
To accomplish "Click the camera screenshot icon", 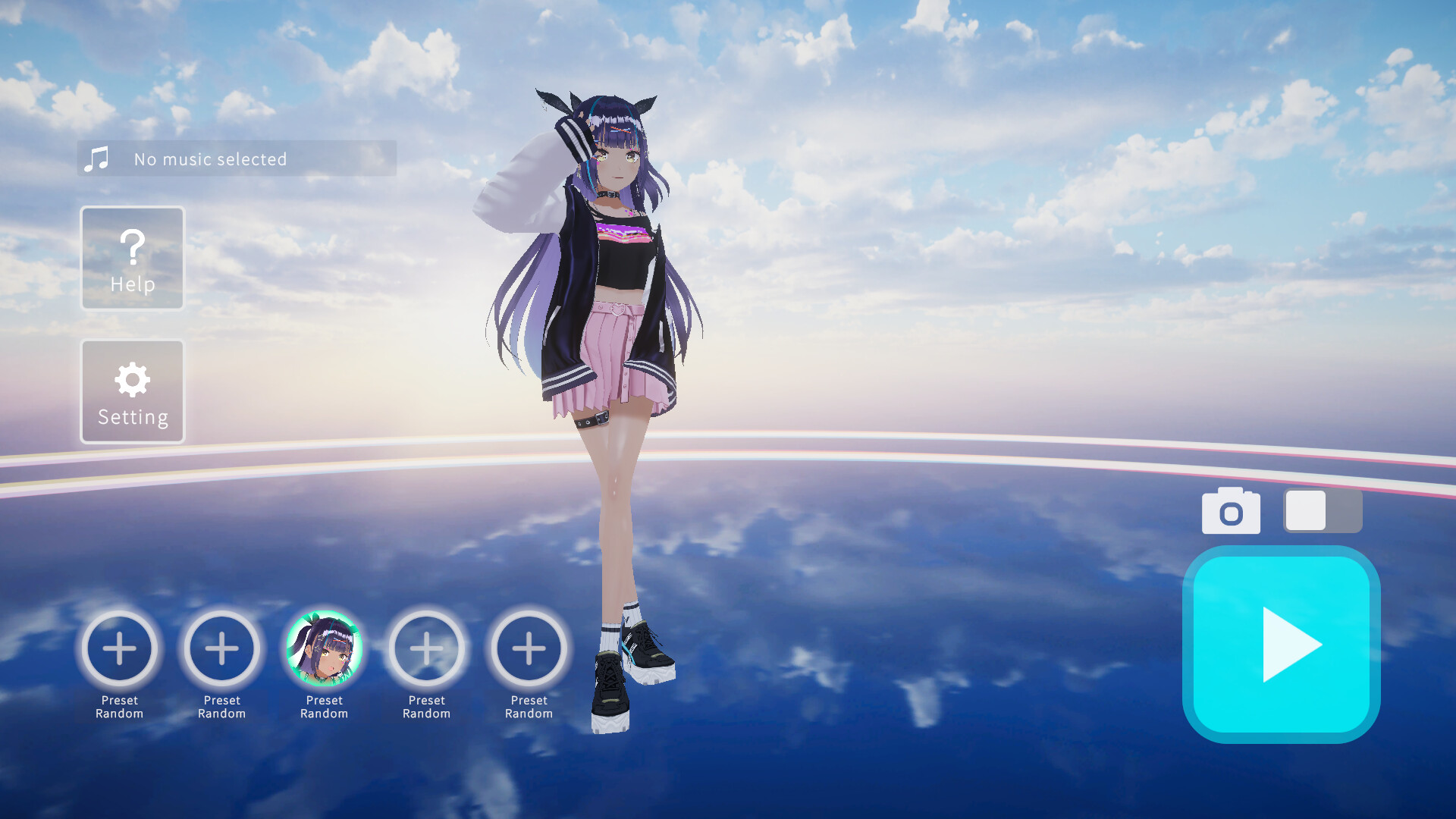I will point(1231,511).
